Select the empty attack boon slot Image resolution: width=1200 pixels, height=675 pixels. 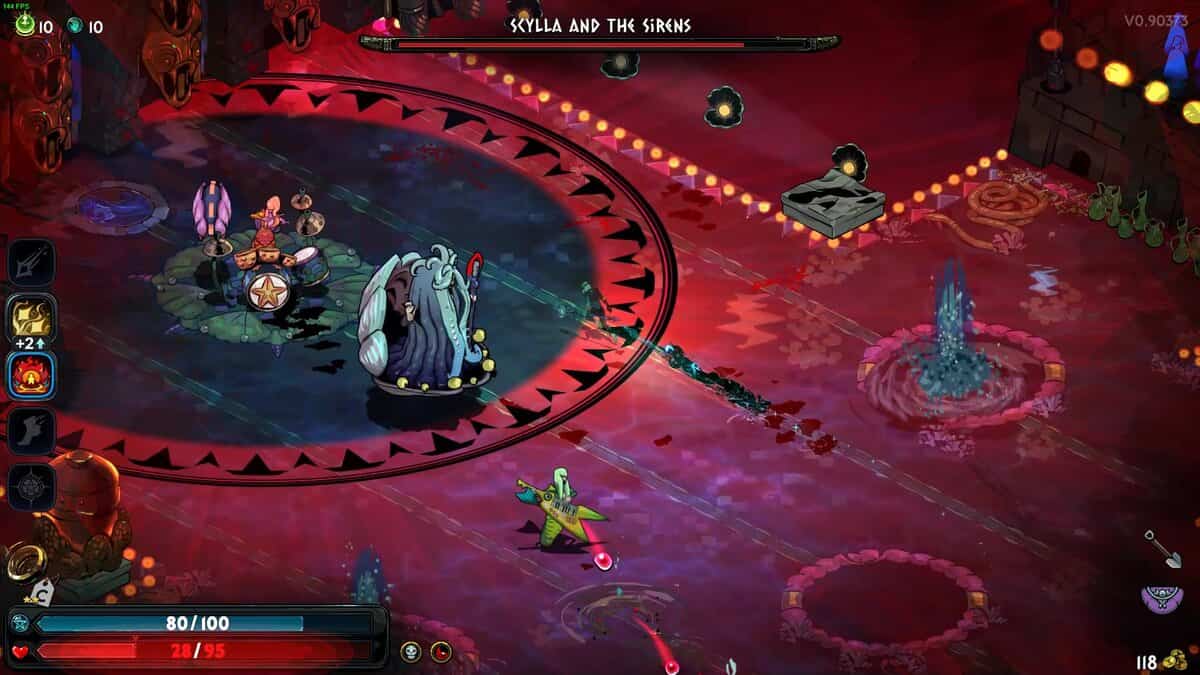click(31, 264)
